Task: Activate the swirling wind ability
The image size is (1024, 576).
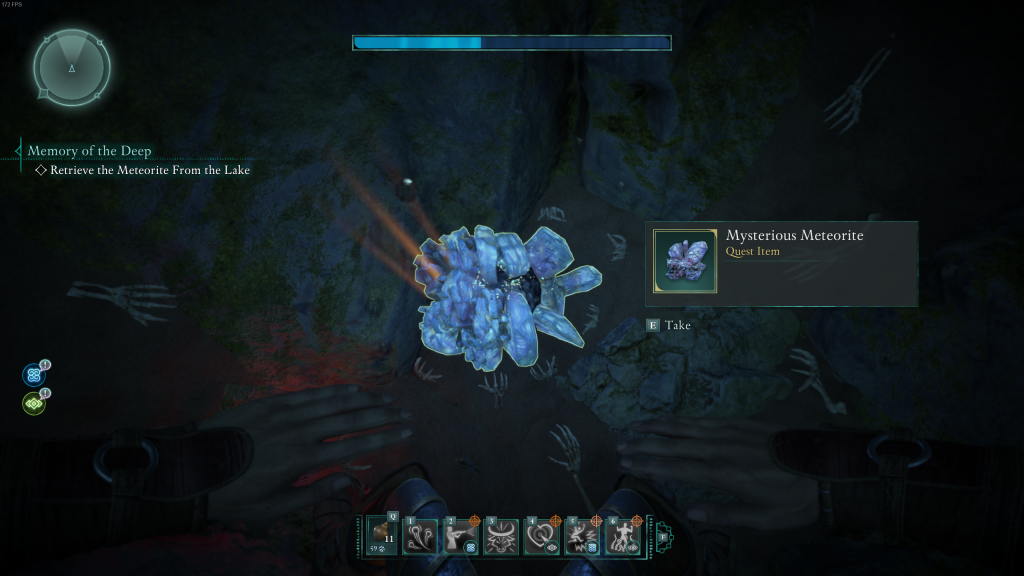Action: pos(420,537)
